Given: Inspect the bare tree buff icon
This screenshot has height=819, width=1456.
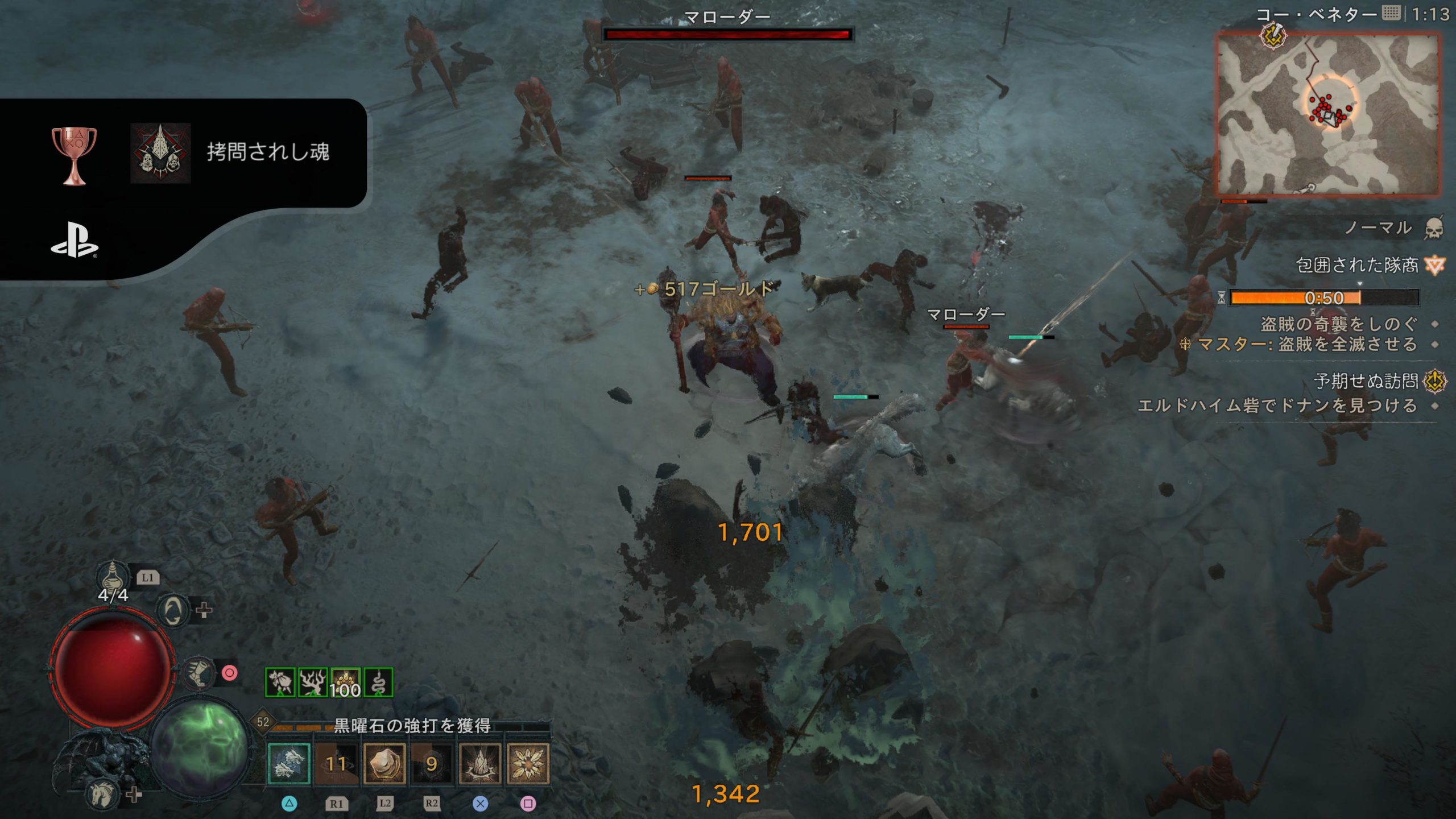Looking at the screenshot, I should point(313,682).
